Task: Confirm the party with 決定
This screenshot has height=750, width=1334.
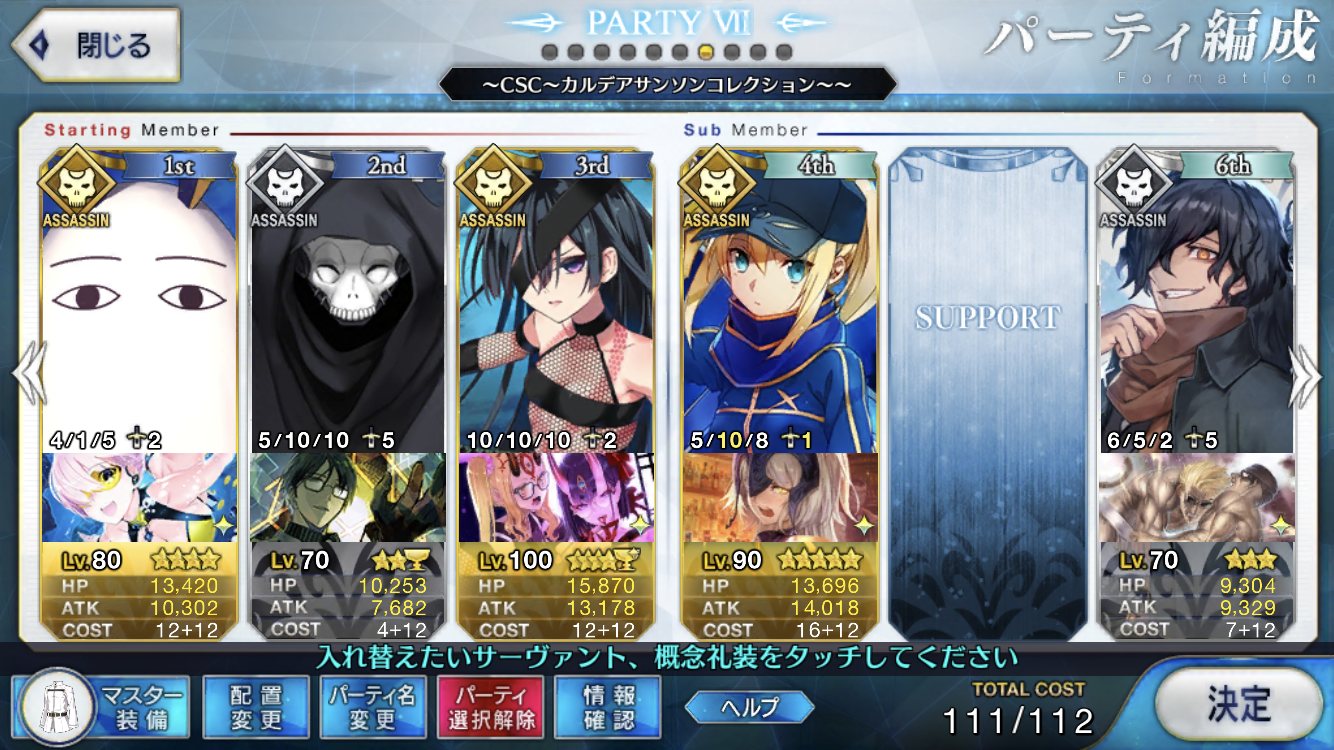Action: [1237, 705]
